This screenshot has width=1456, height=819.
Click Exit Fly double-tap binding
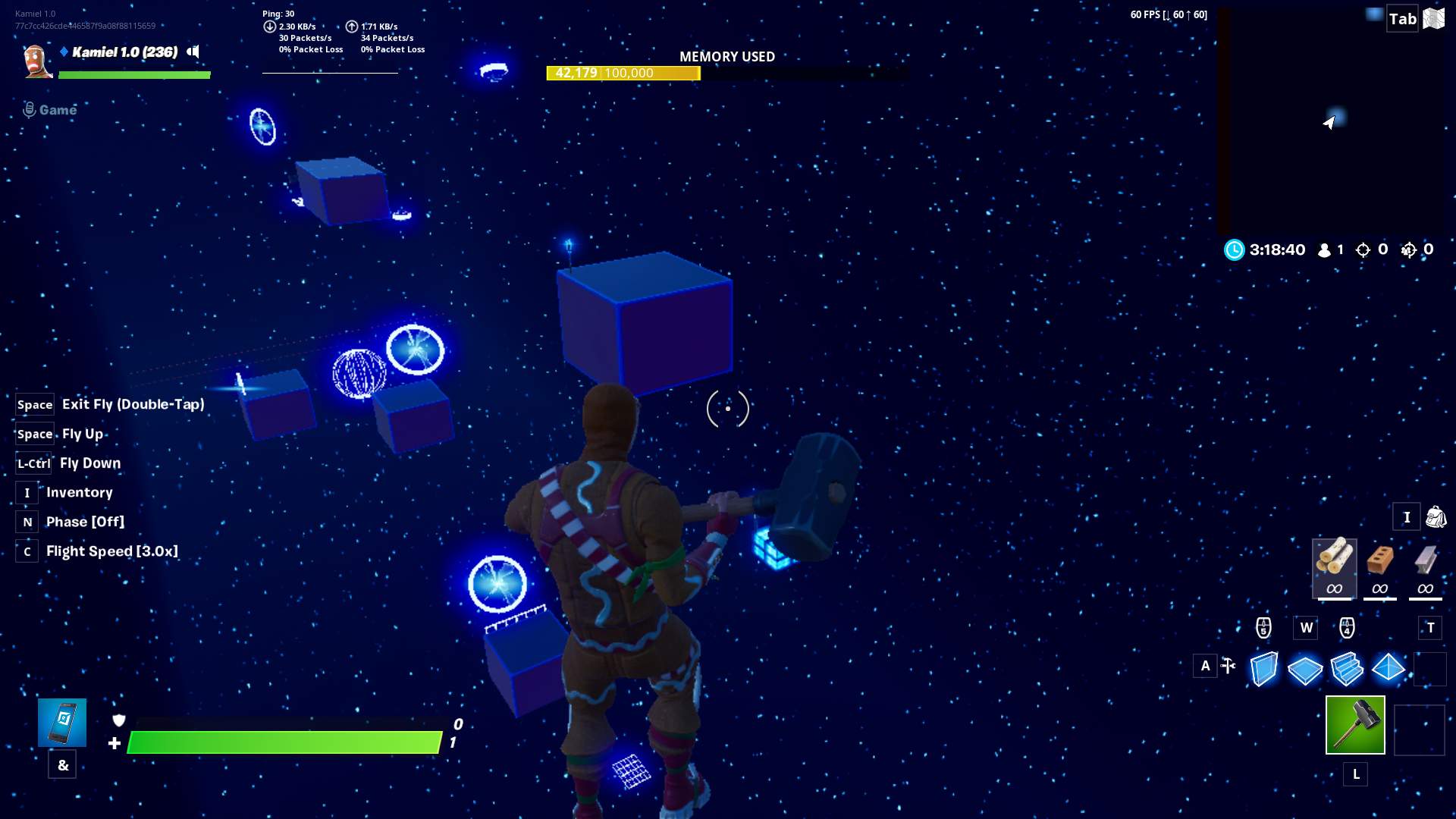132,404
